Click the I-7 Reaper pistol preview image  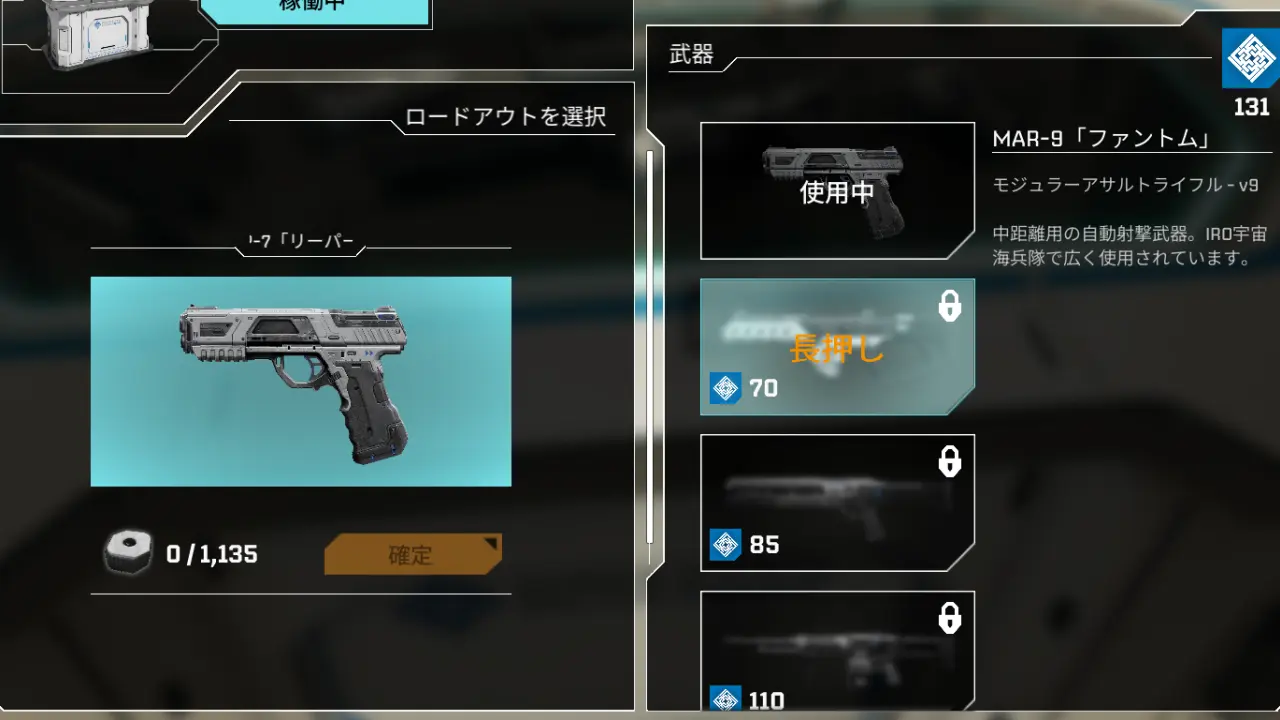pyautogui.click(x=299, y=380)
